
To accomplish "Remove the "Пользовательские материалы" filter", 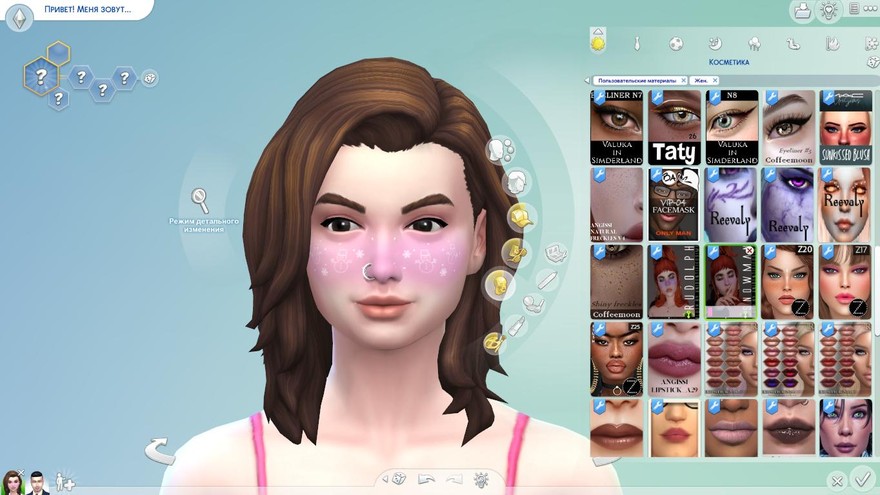I will [x=683, y=80].
